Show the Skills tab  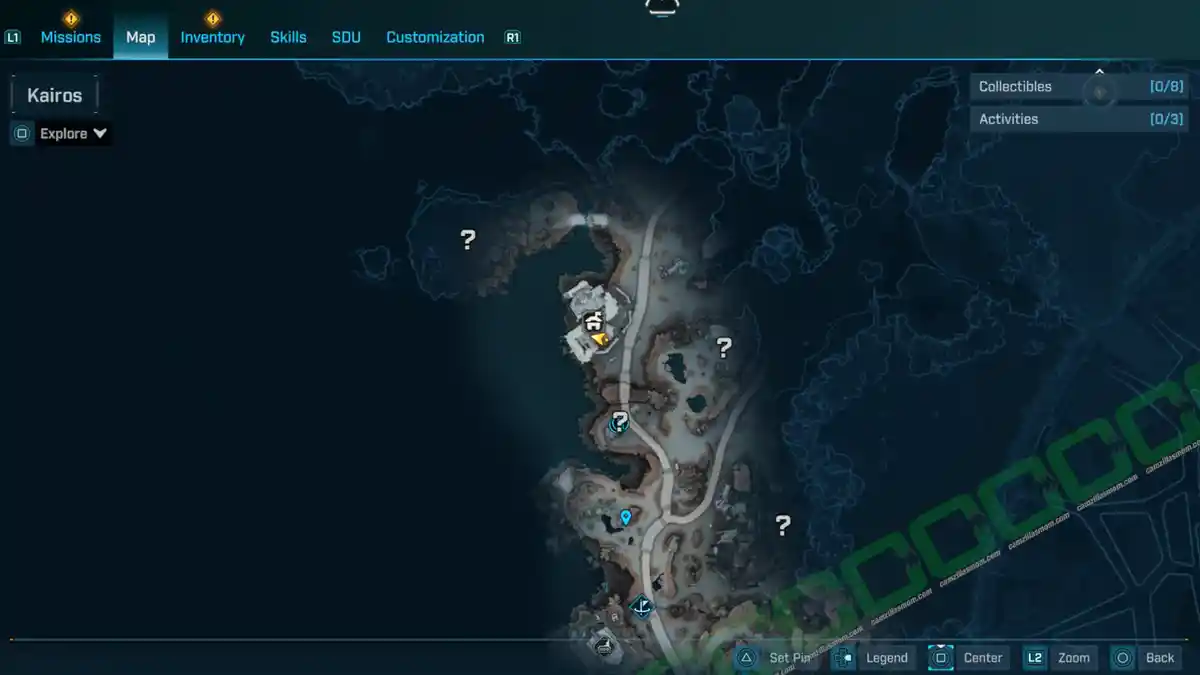(288, 37)
